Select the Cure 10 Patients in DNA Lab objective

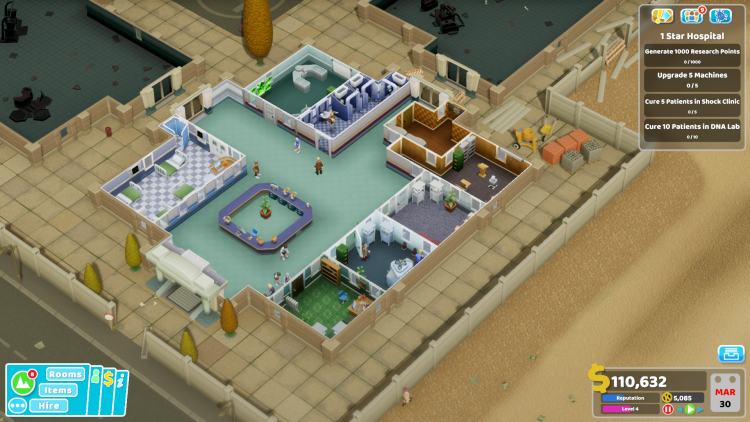click(692, 131)
